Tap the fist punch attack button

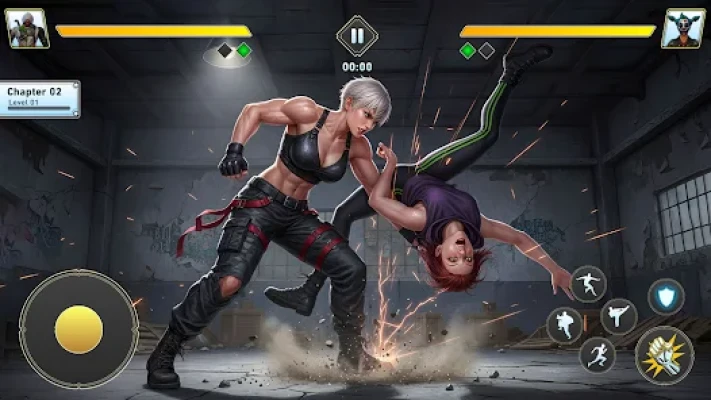pyautogui.click(x=663, y=354)
